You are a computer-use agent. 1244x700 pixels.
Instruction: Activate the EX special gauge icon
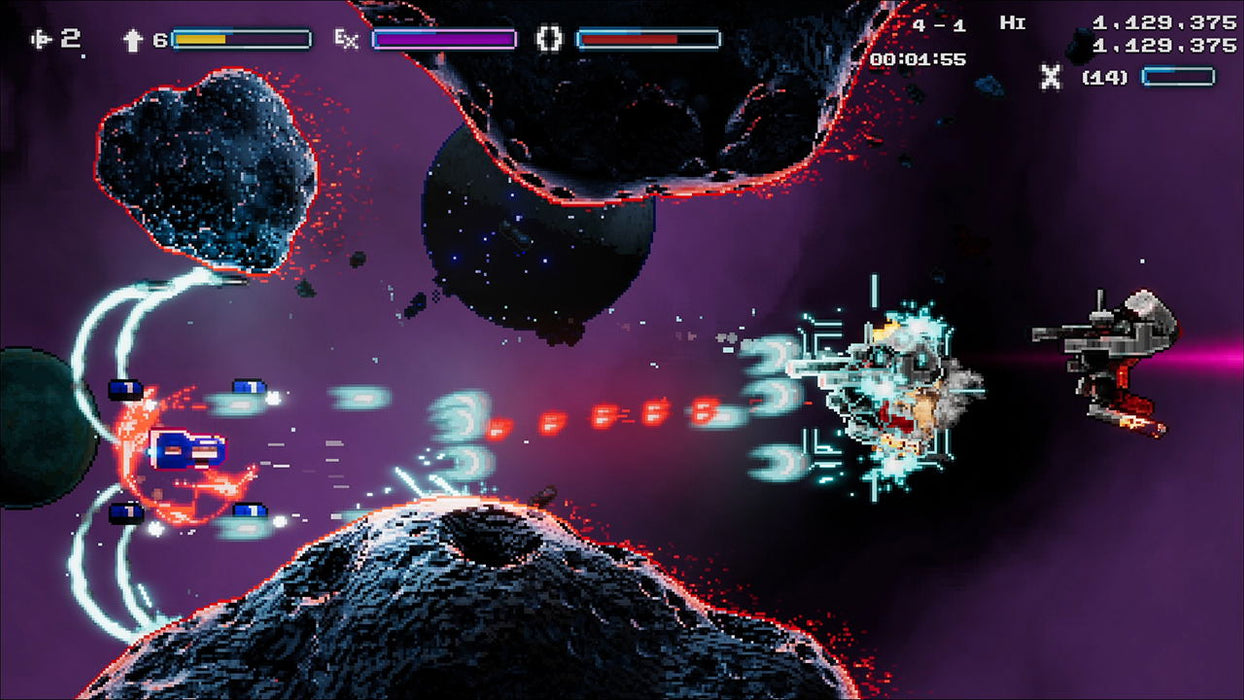(x=346, y=40)
